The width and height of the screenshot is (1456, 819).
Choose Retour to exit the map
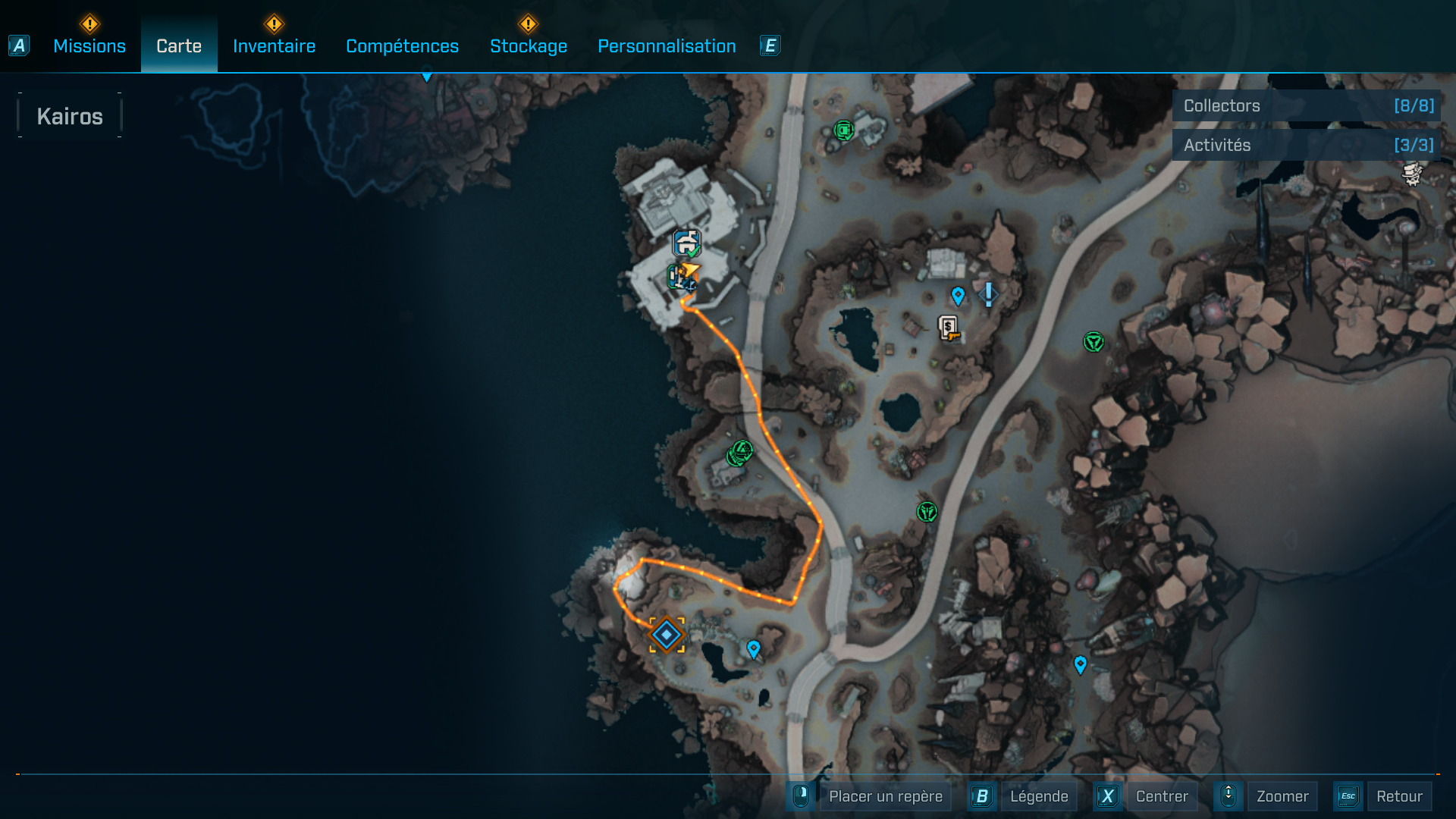pyautogui.click(x=1398, y=796)
